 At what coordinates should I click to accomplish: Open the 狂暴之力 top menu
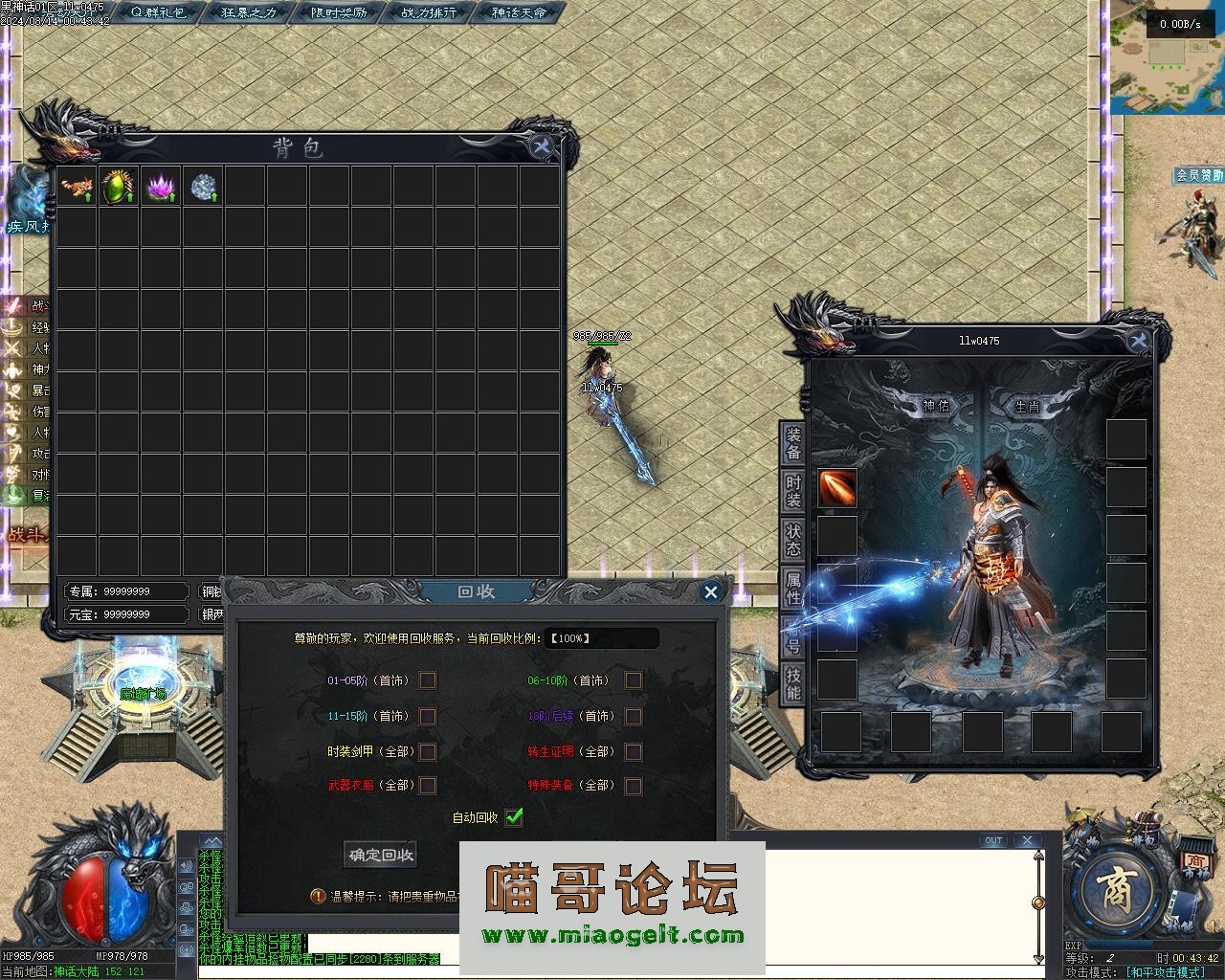pyautogui.click(x=249, y=12)
